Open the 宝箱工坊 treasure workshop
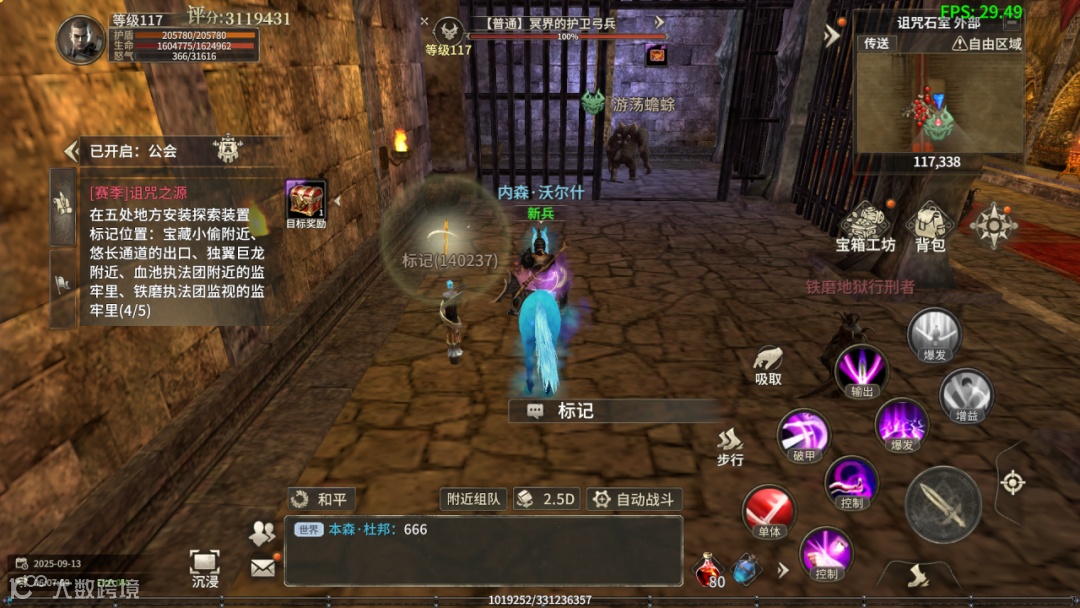The height and width of the screenshot is (608, 1080). click(866, 225)
